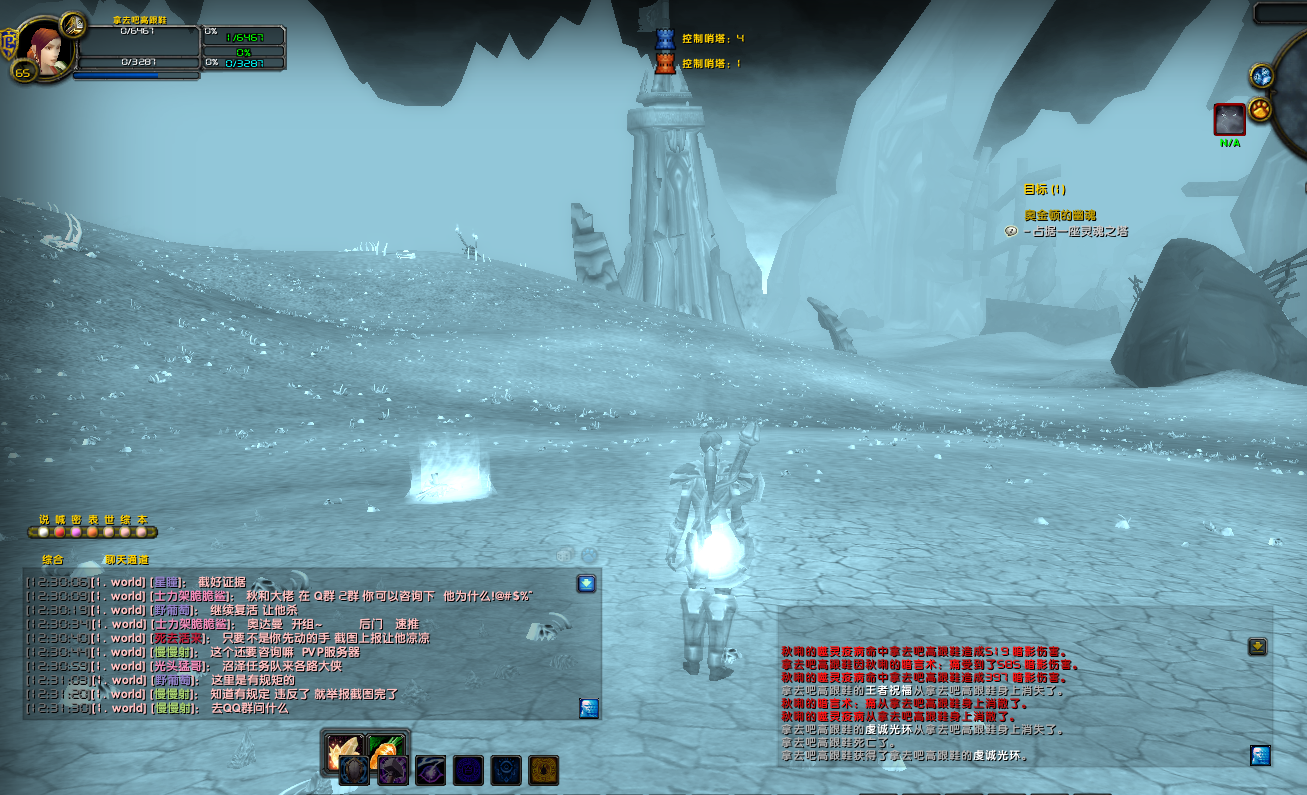The width and height of the screenshot is (1307, 795).
Task: Select the white 说 chat channel dot
Action: click(x=44, y=532)
